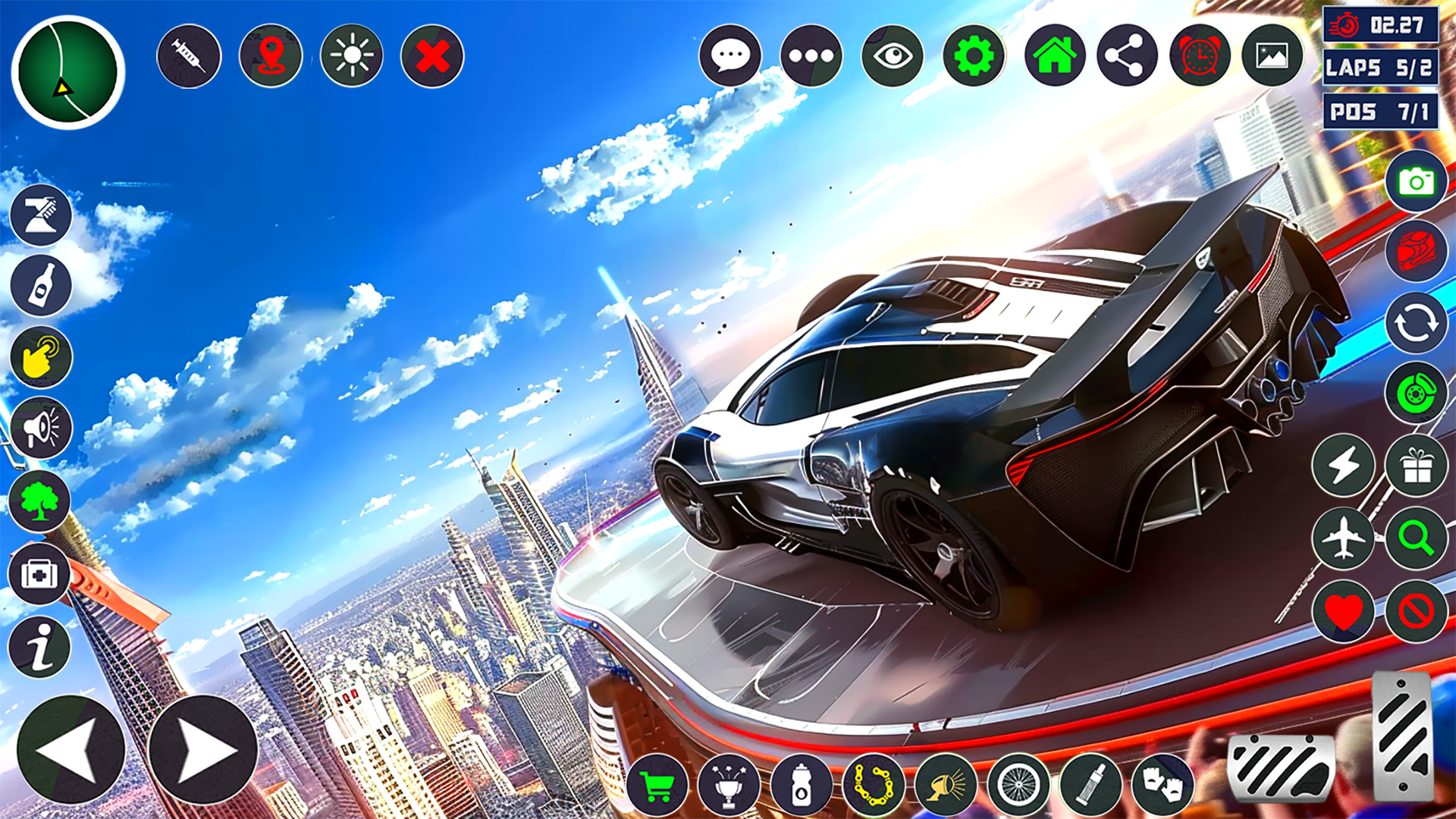The width and height of the screenshot is (1456, 819).
Task: Open the green shopping cart shop
Action: pyautogui.click(x=657, y=786)
